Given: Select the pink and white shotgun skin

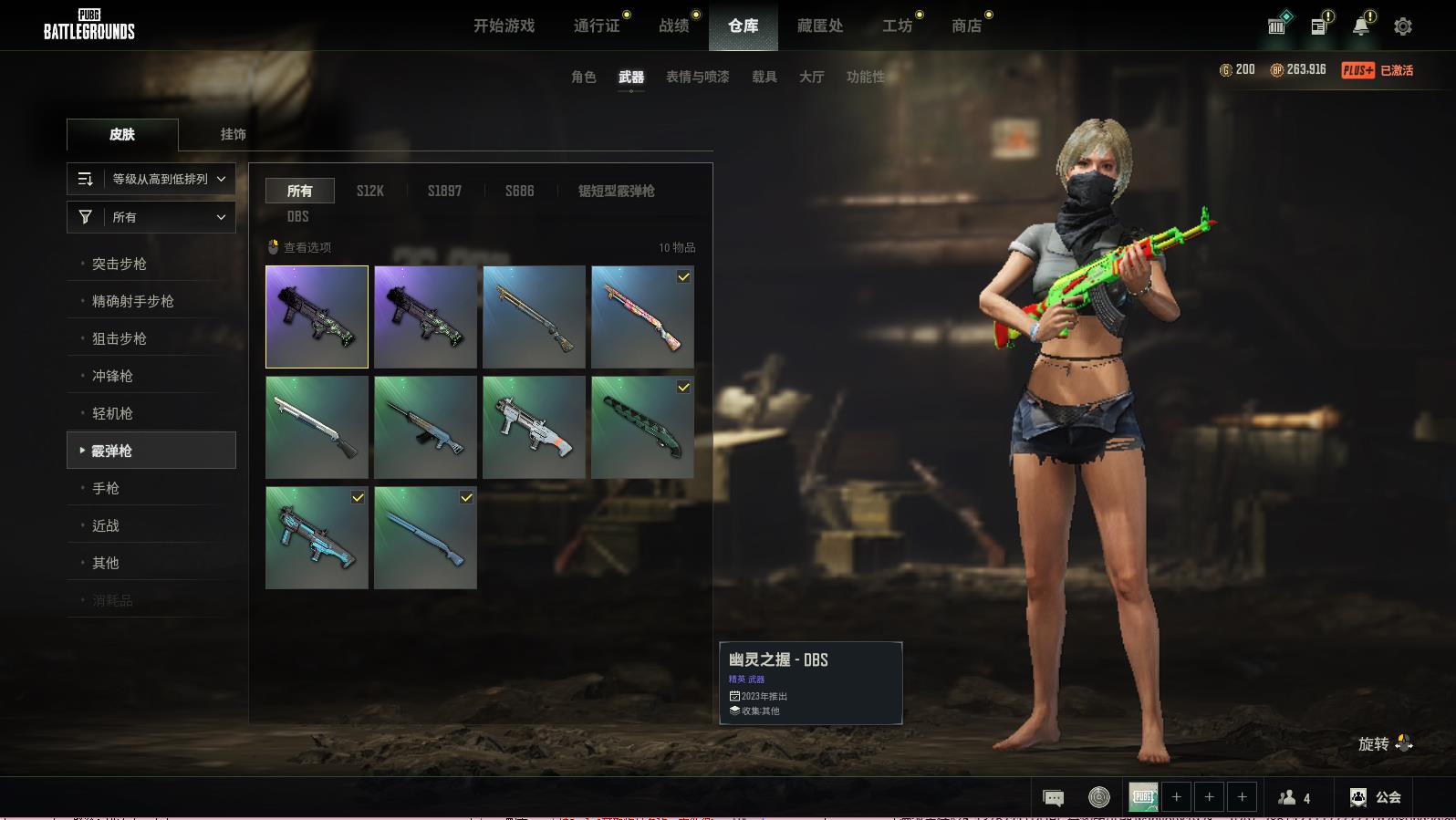Looking at the screenshot, I should (x=642, y=317).
